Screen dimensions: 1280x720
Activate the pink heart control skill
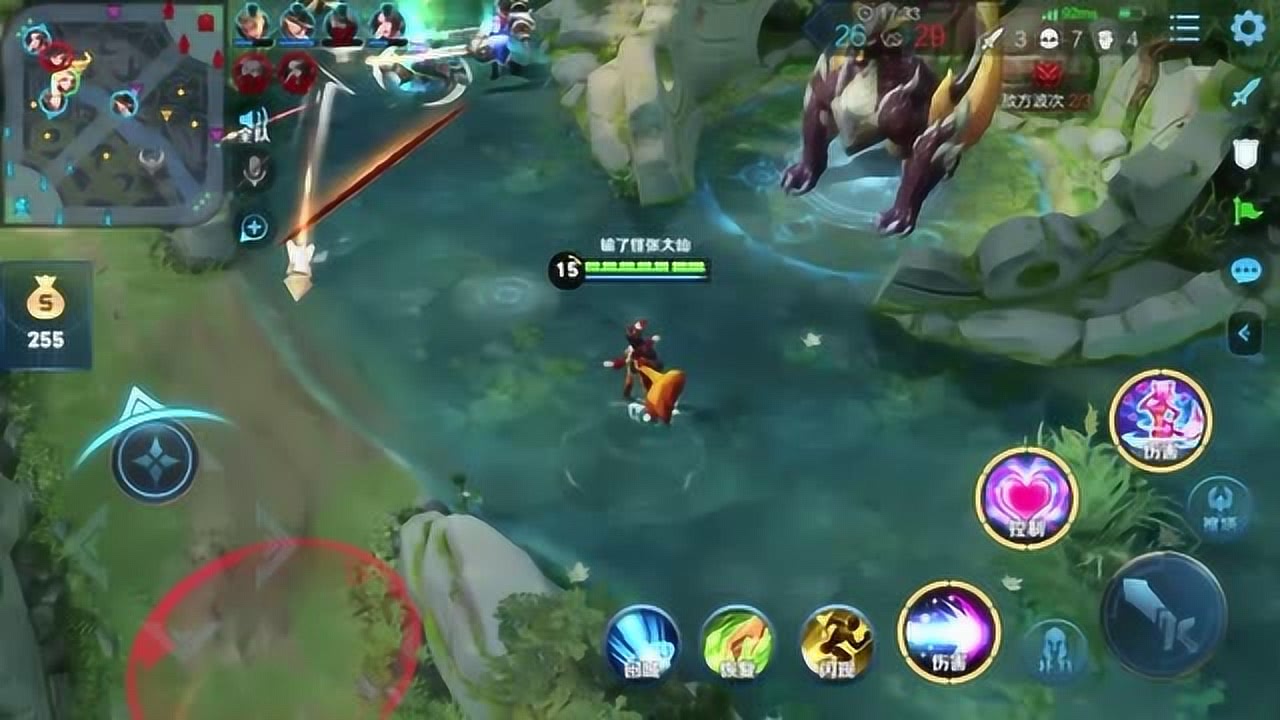pos(1026,498)
